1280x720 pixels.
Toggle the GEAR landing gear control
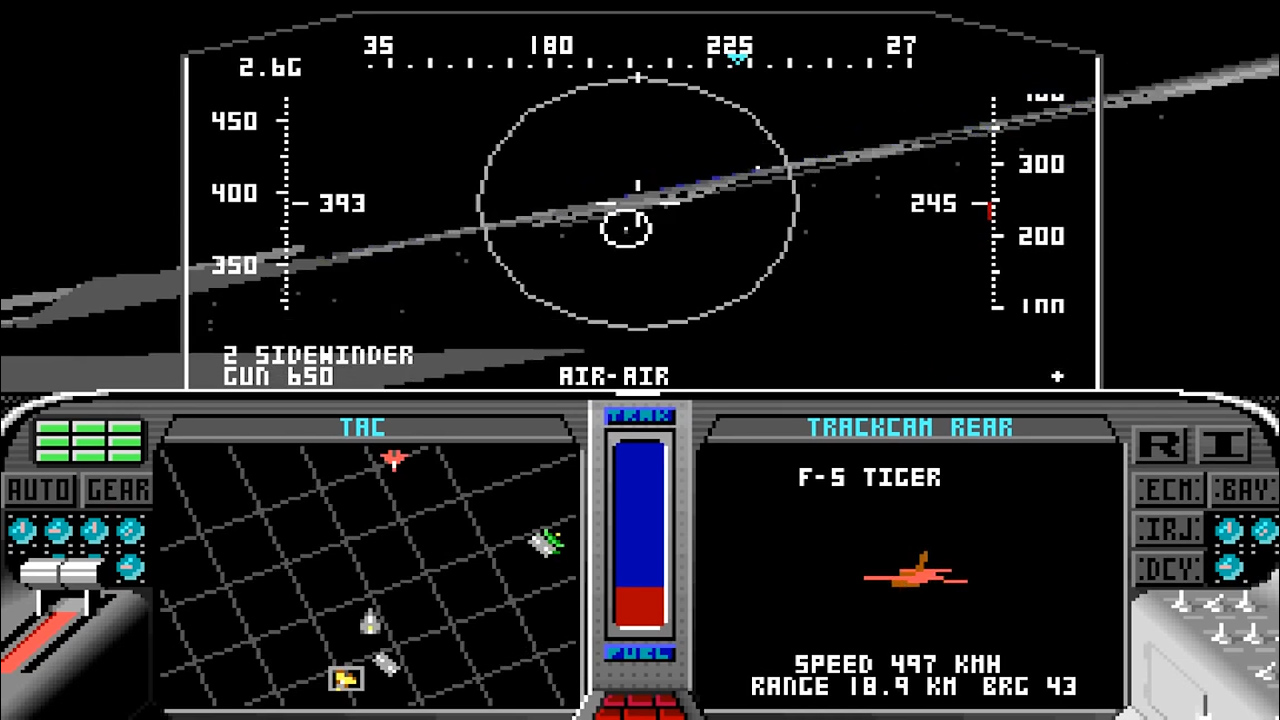tap(117, 489)
